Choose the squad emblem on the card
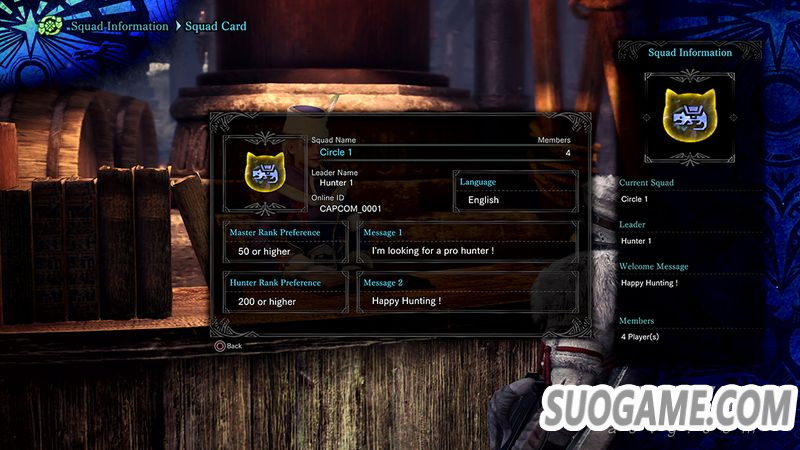This screenshot has width=800, height=450. pos(262,171)
